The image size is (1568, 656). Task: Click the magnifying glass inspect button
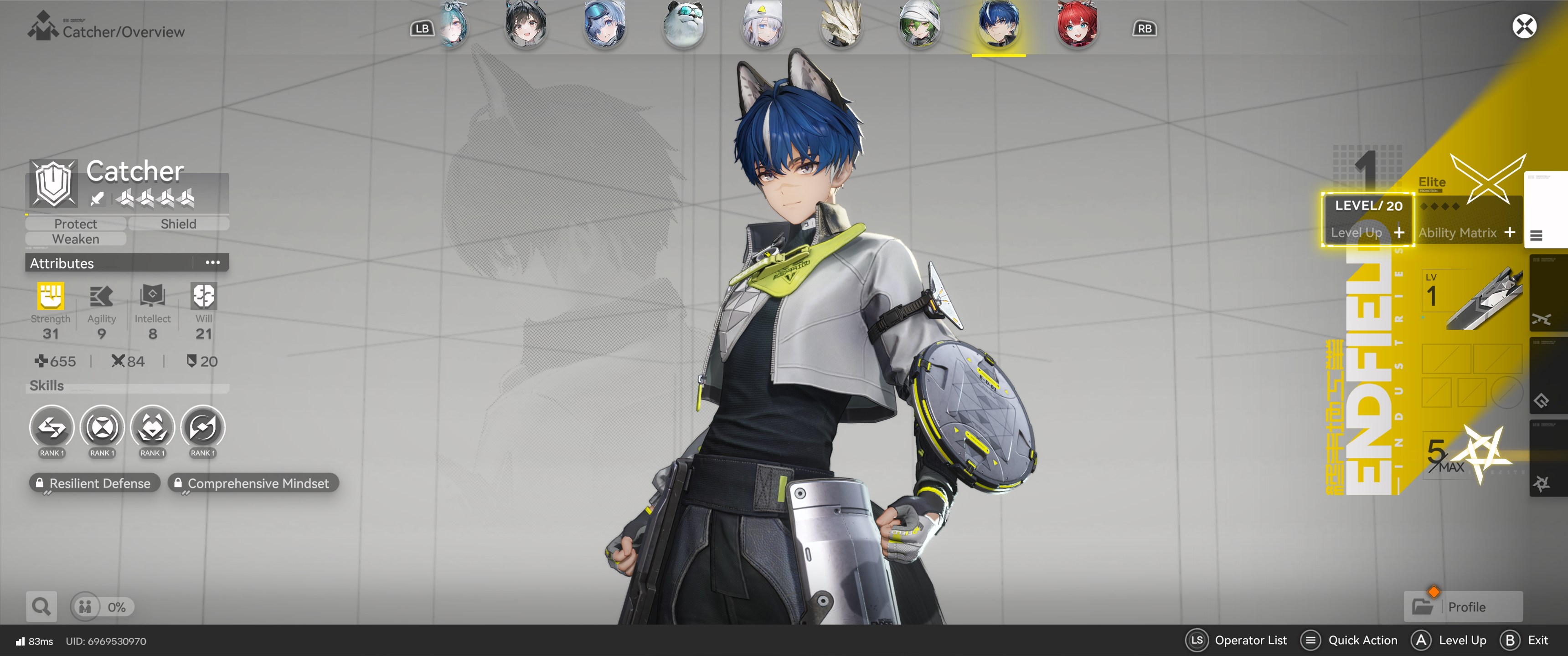pos(41,607)
